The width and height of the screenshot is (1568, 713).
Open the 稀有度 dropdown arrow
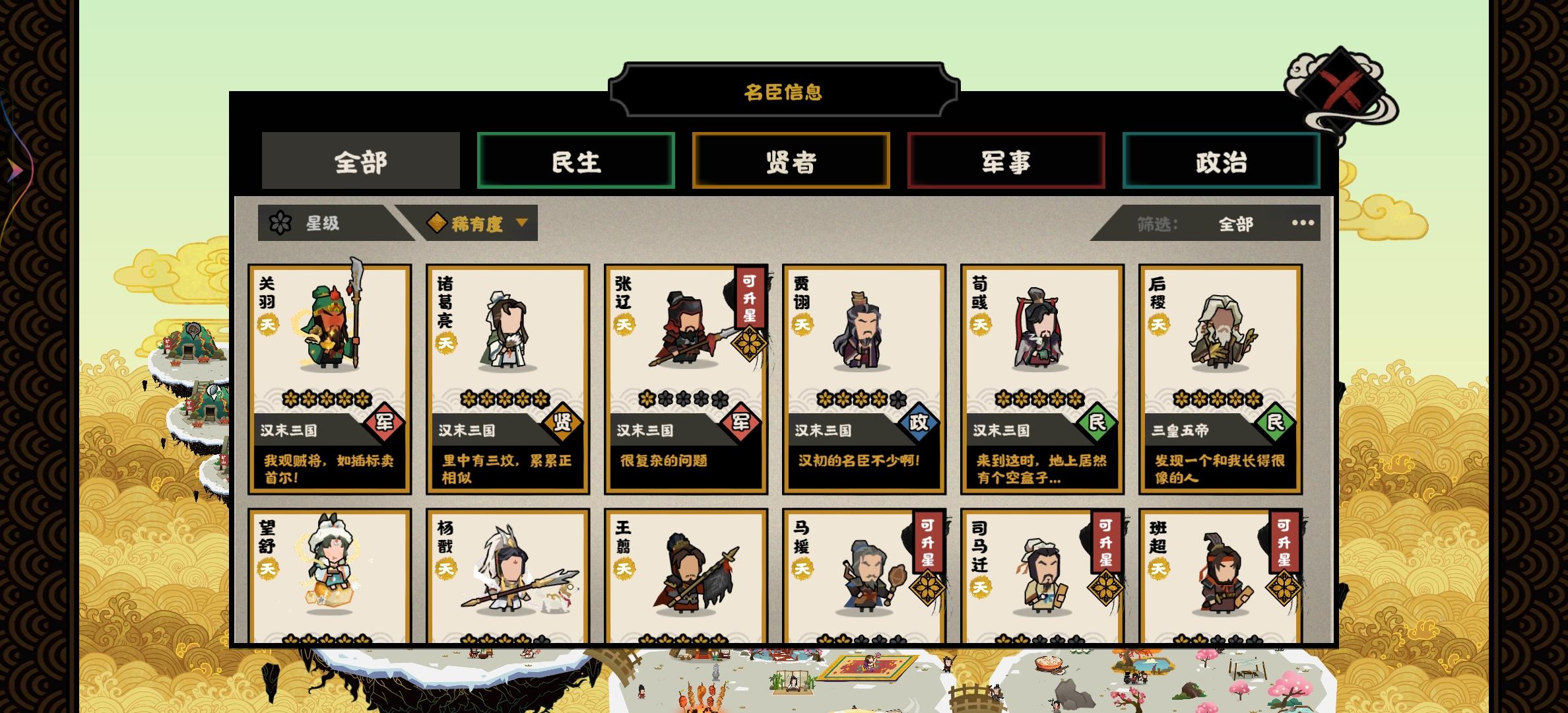pos(523,224)
